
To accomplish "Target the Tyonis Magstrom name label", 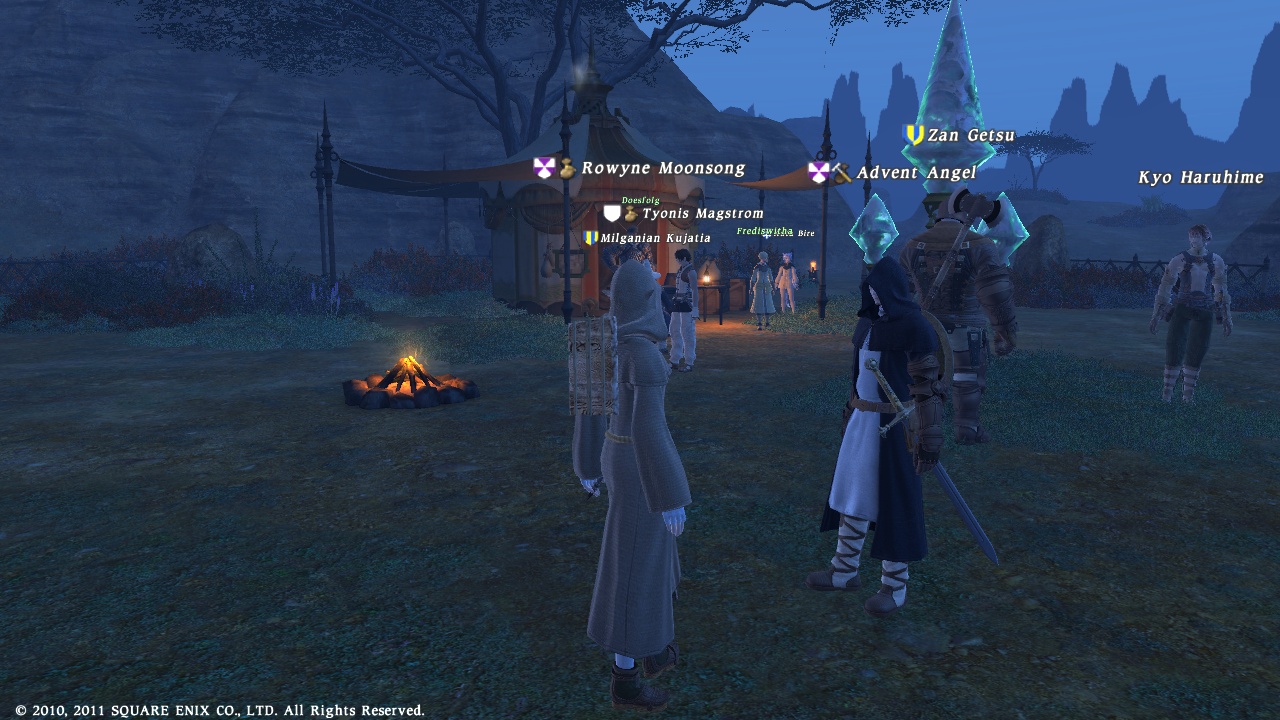I will (702, 213).
